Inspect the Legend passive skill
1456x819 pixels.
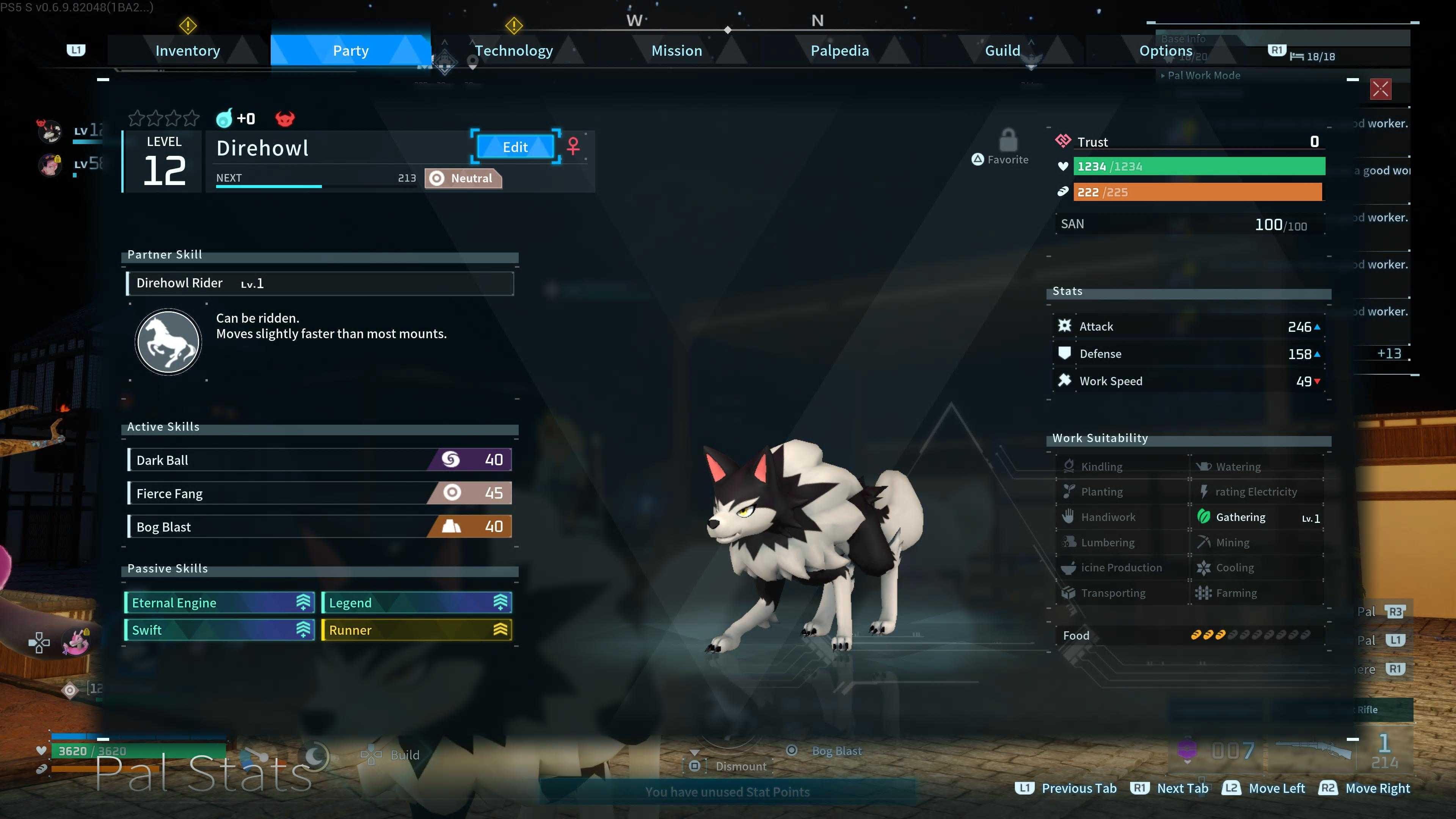pyautogui.click(x=417, y=602)
